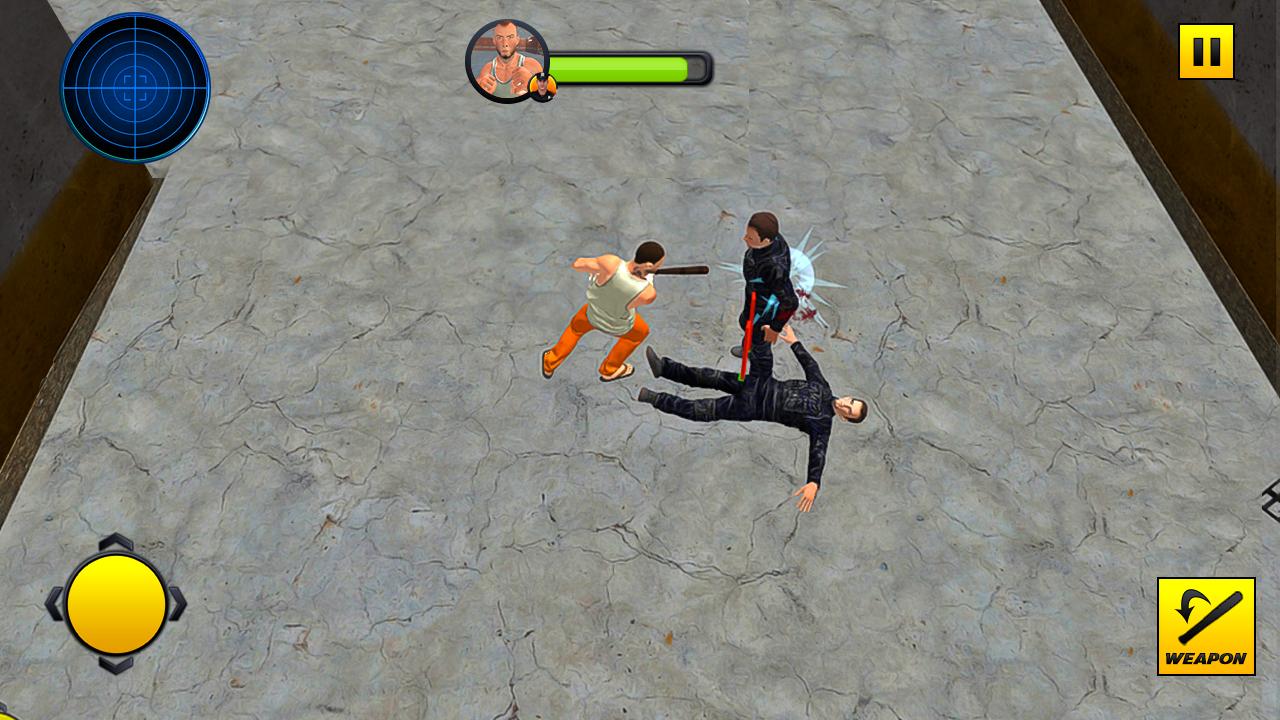Click the crosshair center of the radar
This screenshot has width=1280, height=720.
(x=135, y=90)
